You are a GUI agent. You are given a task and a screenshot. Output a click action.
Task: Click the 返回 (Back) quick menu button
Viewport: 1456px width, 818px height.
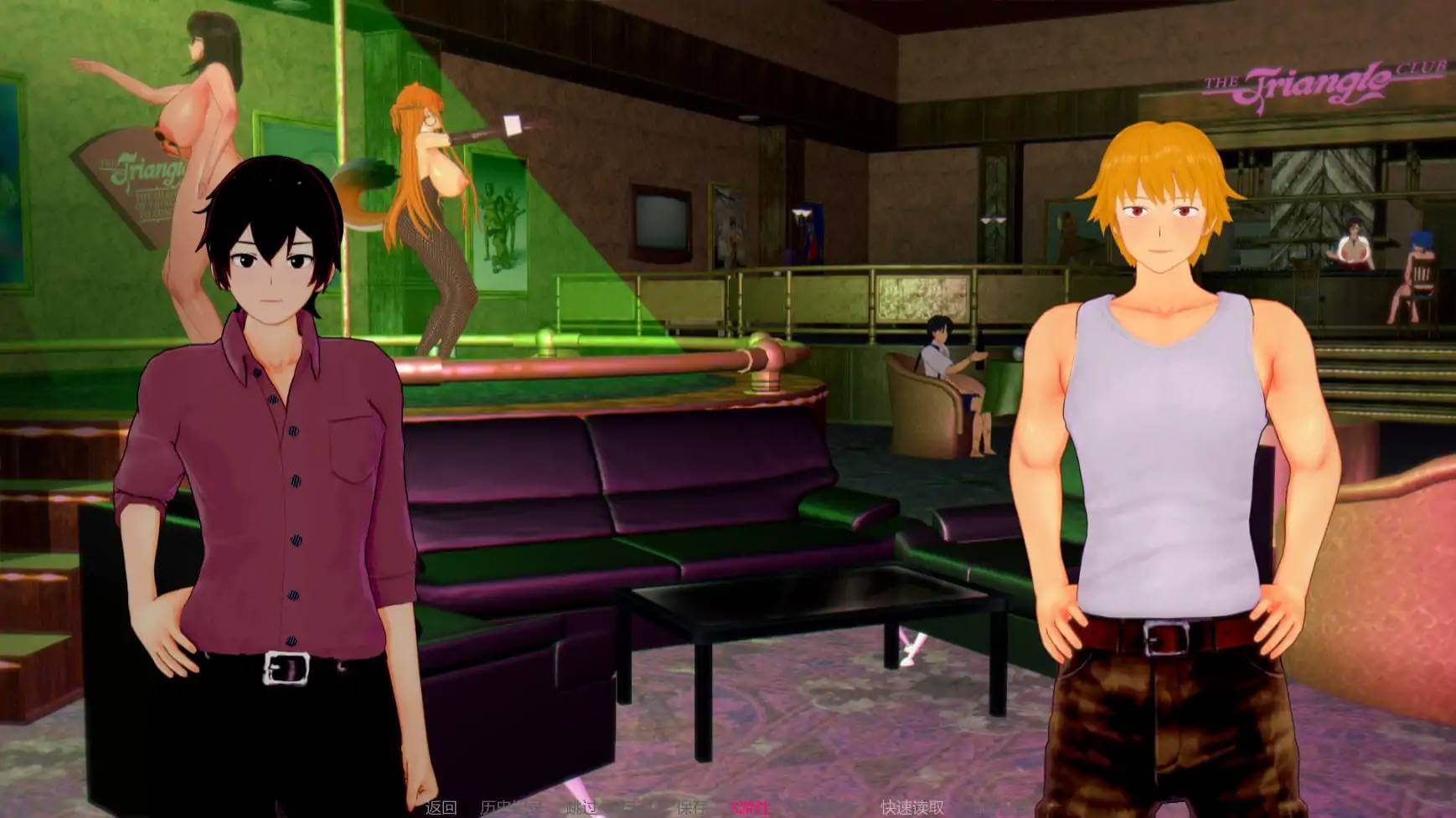(441, 807)
